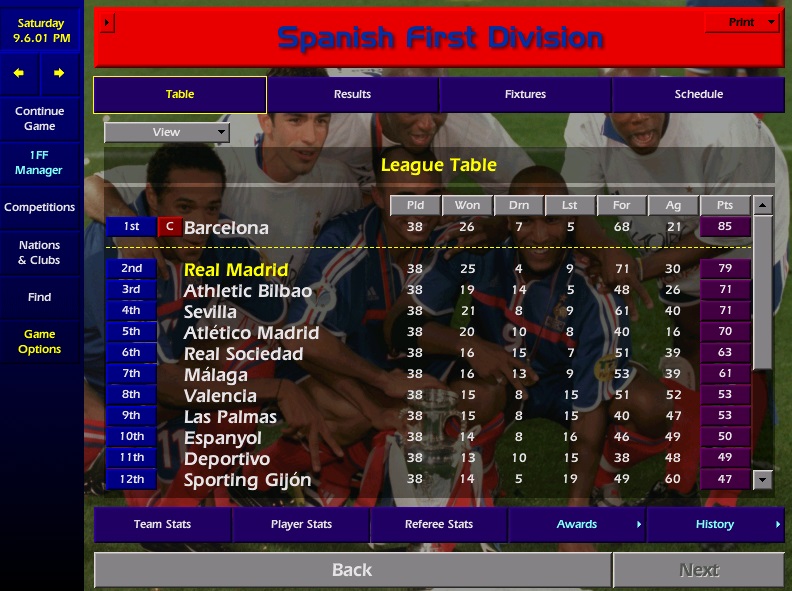Navigate forward with the right yellow arrow
The width and height of the screenshot is (792, 591).
coord(59,73)
